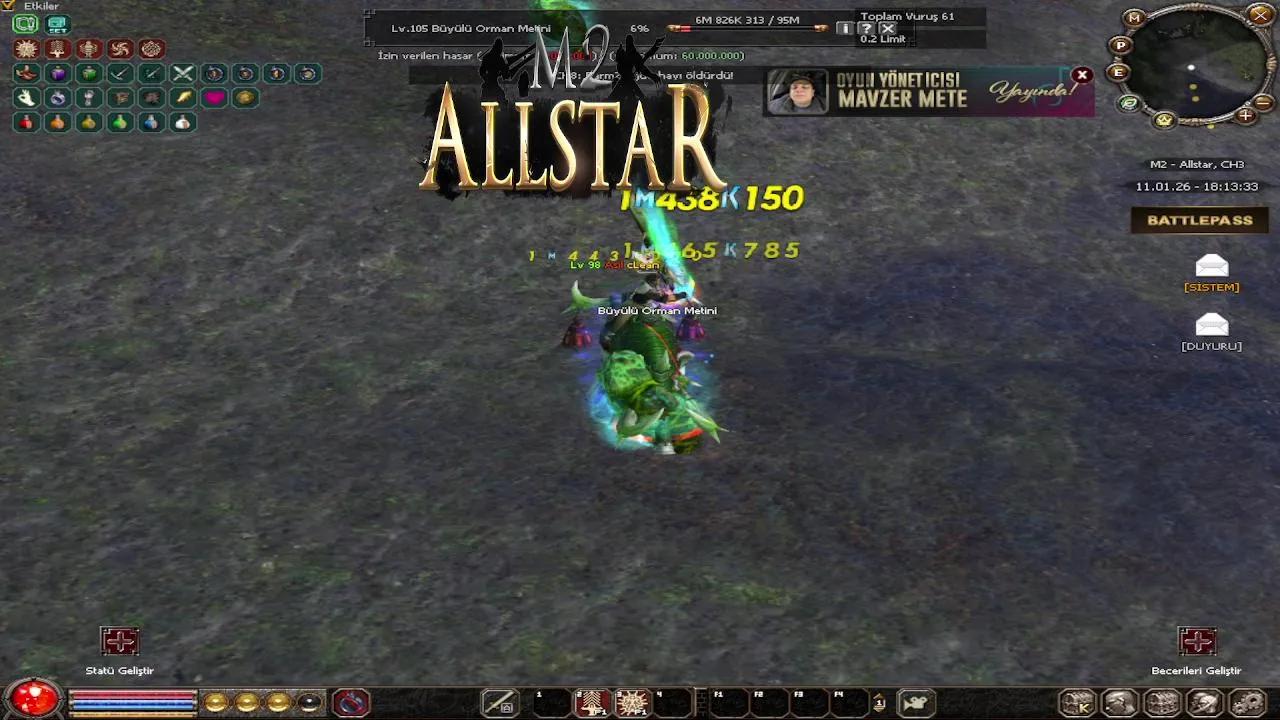This screenshot has height=720, width=1280.
Task: Zoom the minimap in with the plus button
Action: coord(1245,117)
